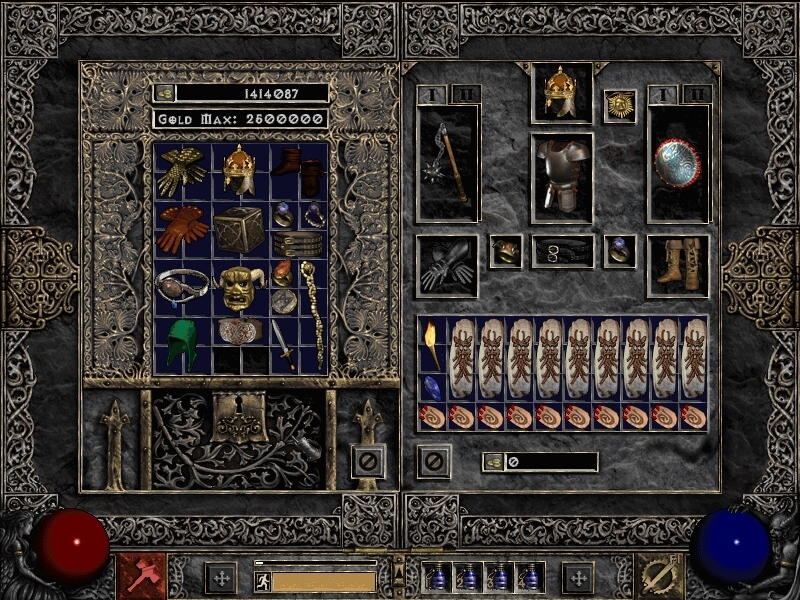Viewport: 800px width, 600px height.
Task: Pick up the Horadric Cube in the stash
Action: coord(238,229)
